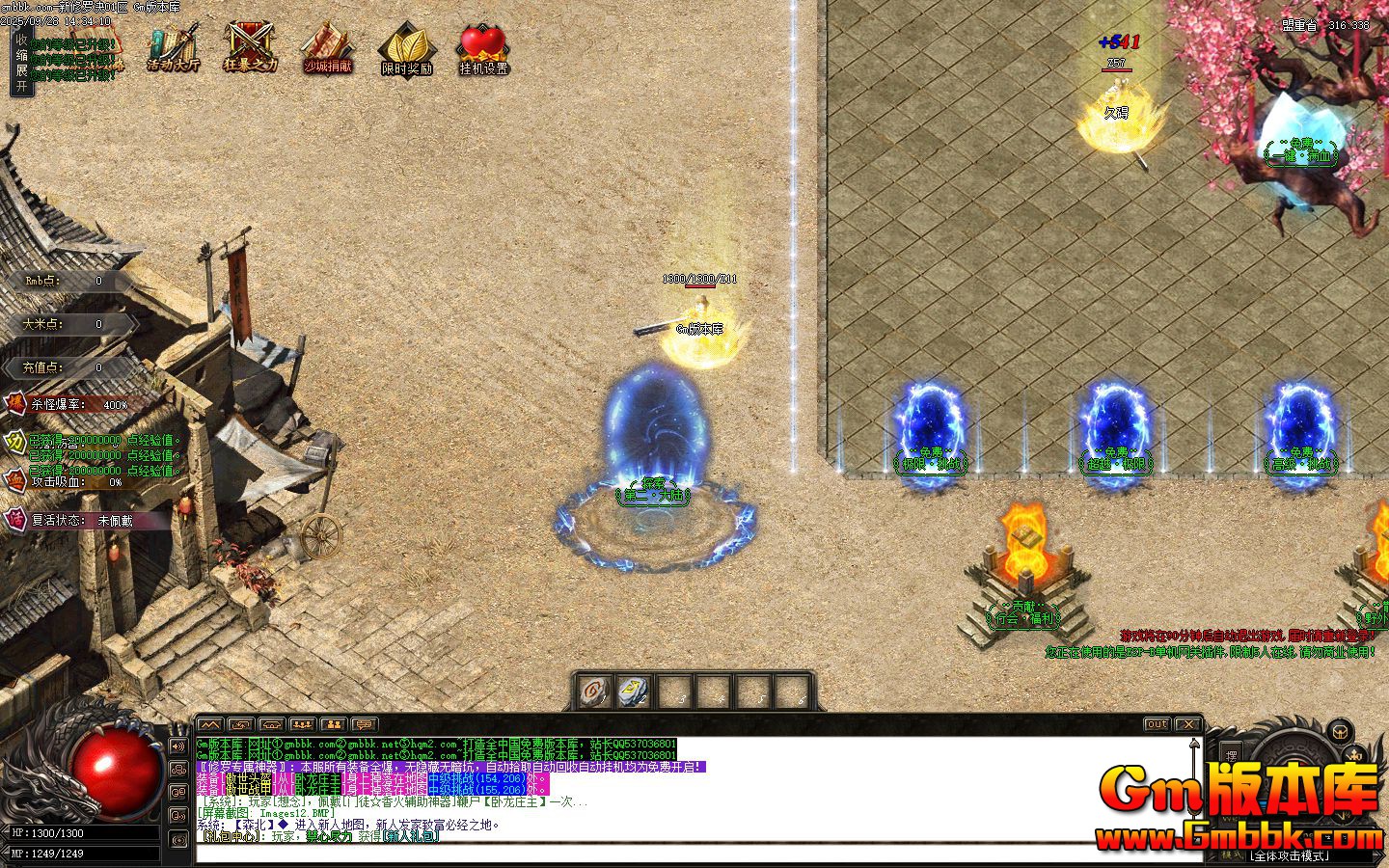Claim the 限时奖励 (Limited-time Reward)
Viewport: 1389px width, 868px height.
click(x=406, y=46)
